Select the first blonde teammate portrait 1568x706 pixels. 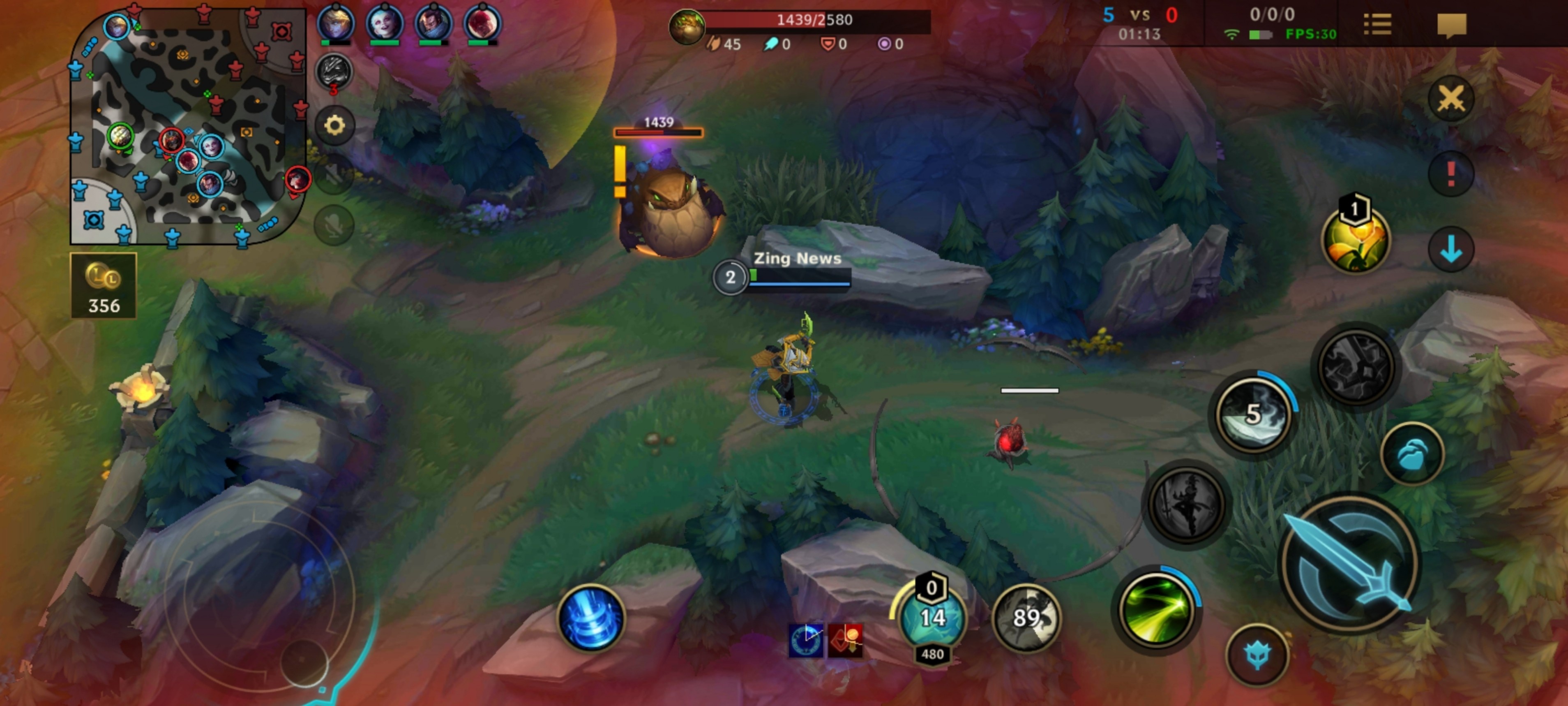click(335, 23)
